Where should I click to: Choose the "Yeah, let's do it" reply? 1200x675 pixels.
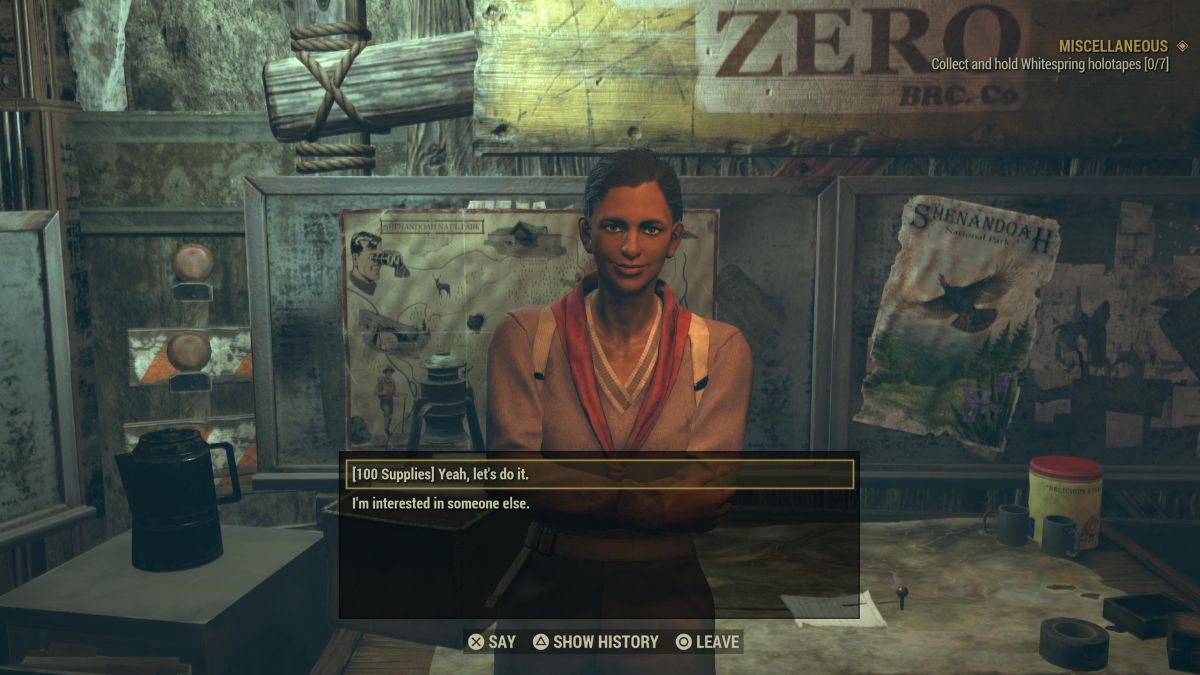[x=597, y=474]
